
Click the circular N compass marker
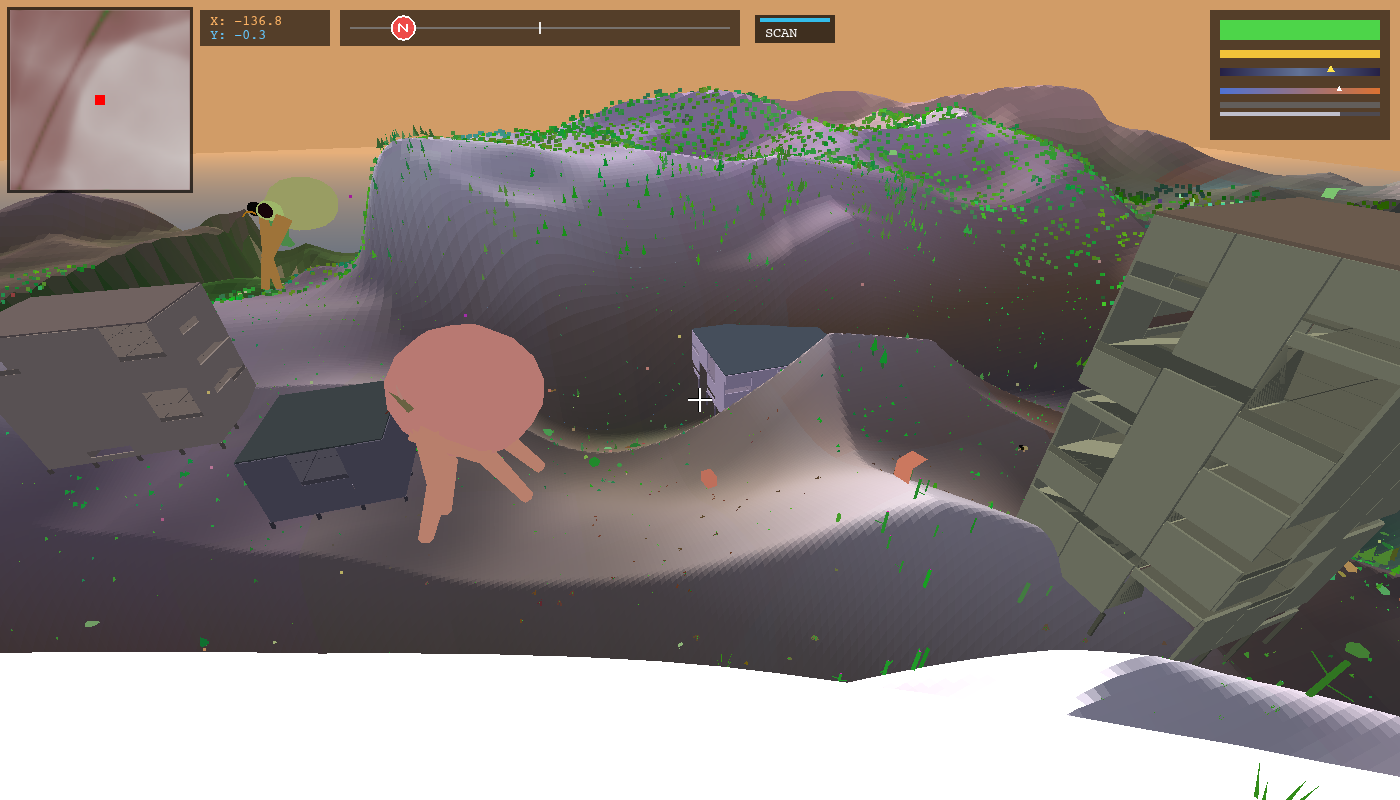(x=404, y=28)
